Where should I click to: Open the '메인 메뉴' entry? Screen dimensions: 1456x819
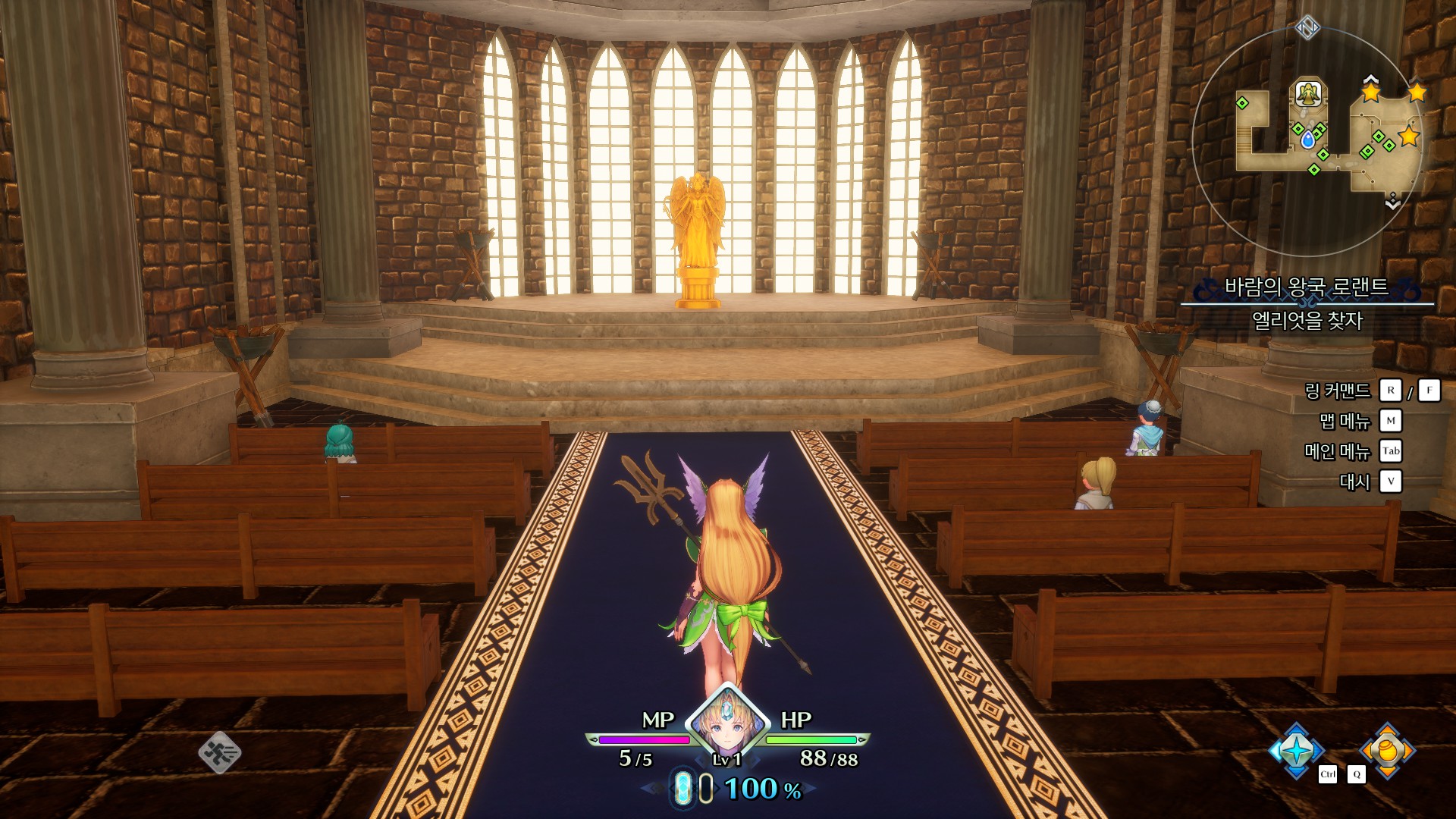tap(1337, 451)
